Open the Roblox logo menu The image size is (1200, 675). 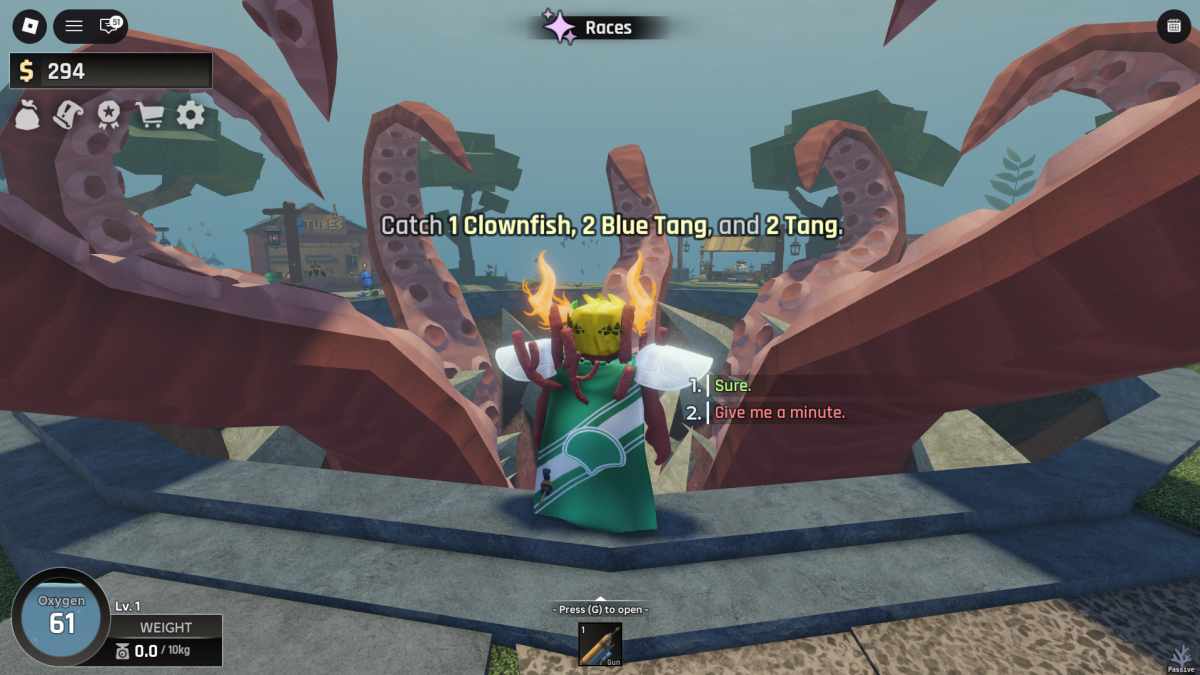[x=31, y=25]
